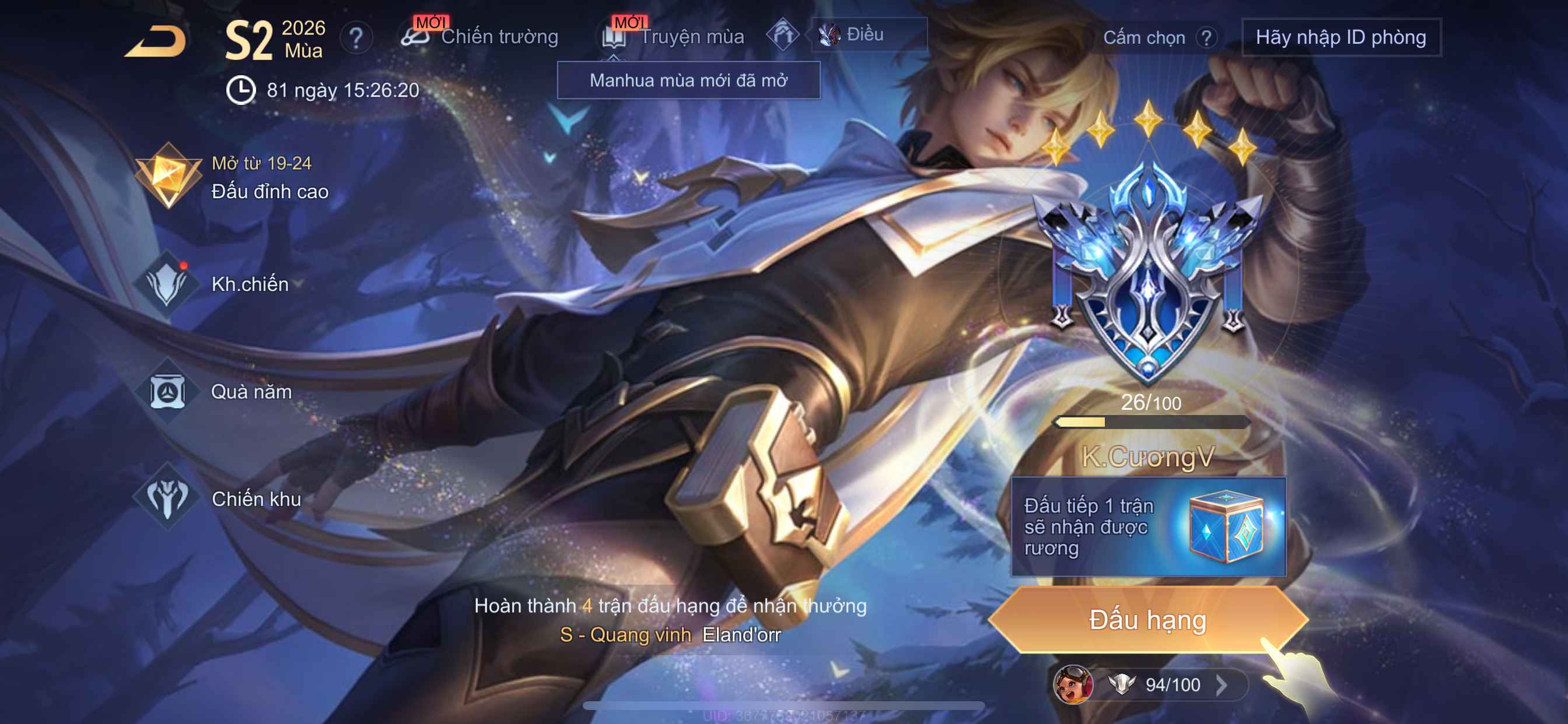
Task: Inspect the K.CươngV rank emblem
Action: coord(1148,274)
